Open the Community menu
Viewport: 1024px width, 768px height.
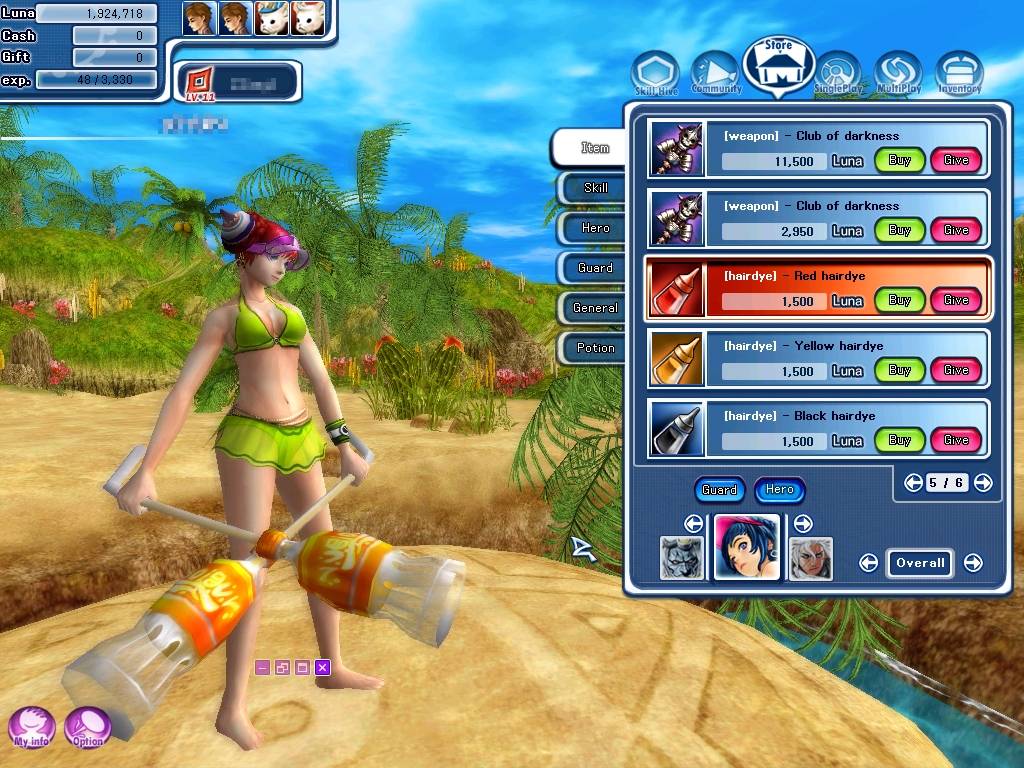pos(716,73)
